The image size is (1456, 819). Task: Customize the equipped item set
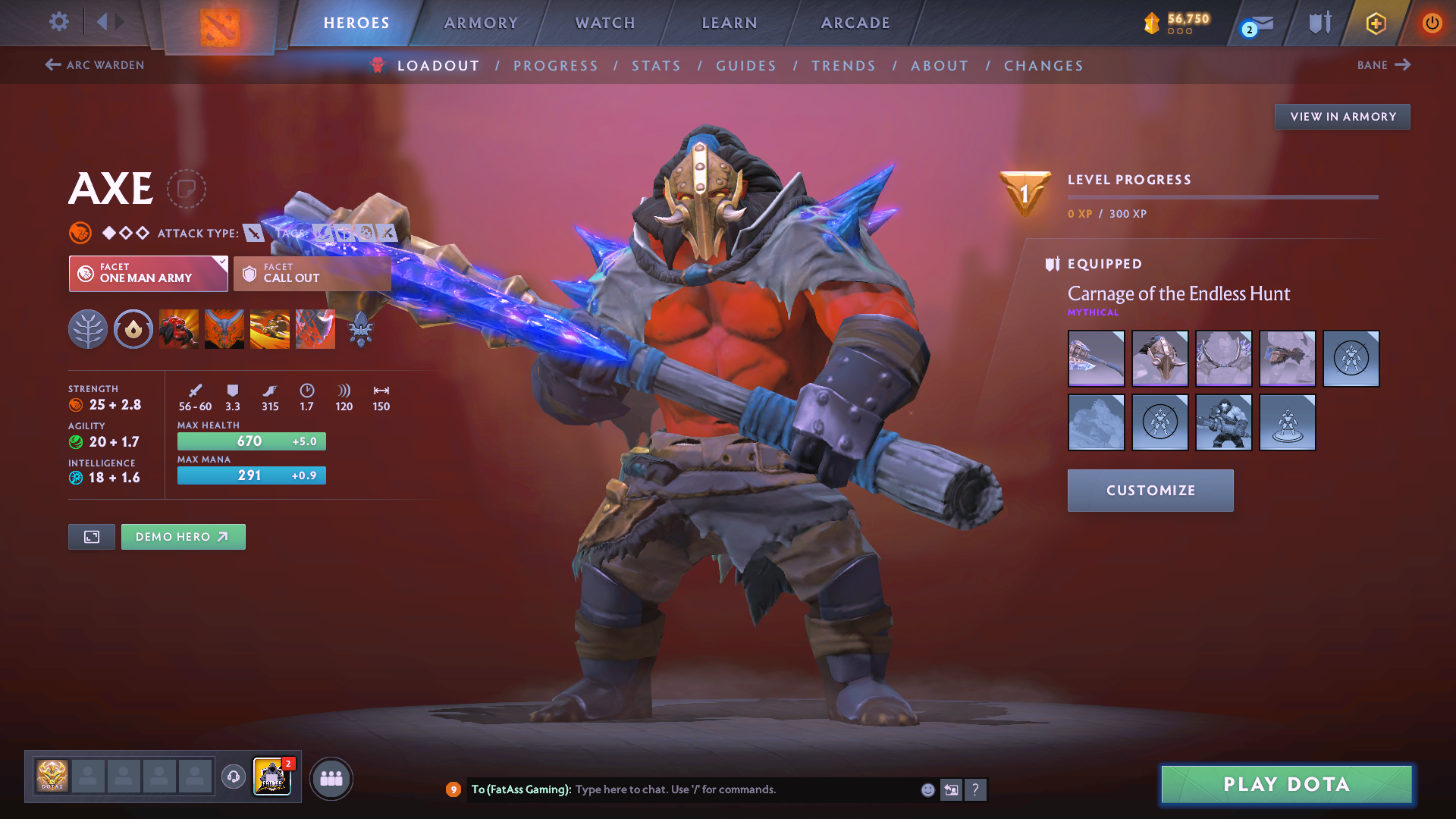click(x=1150, y=491)
